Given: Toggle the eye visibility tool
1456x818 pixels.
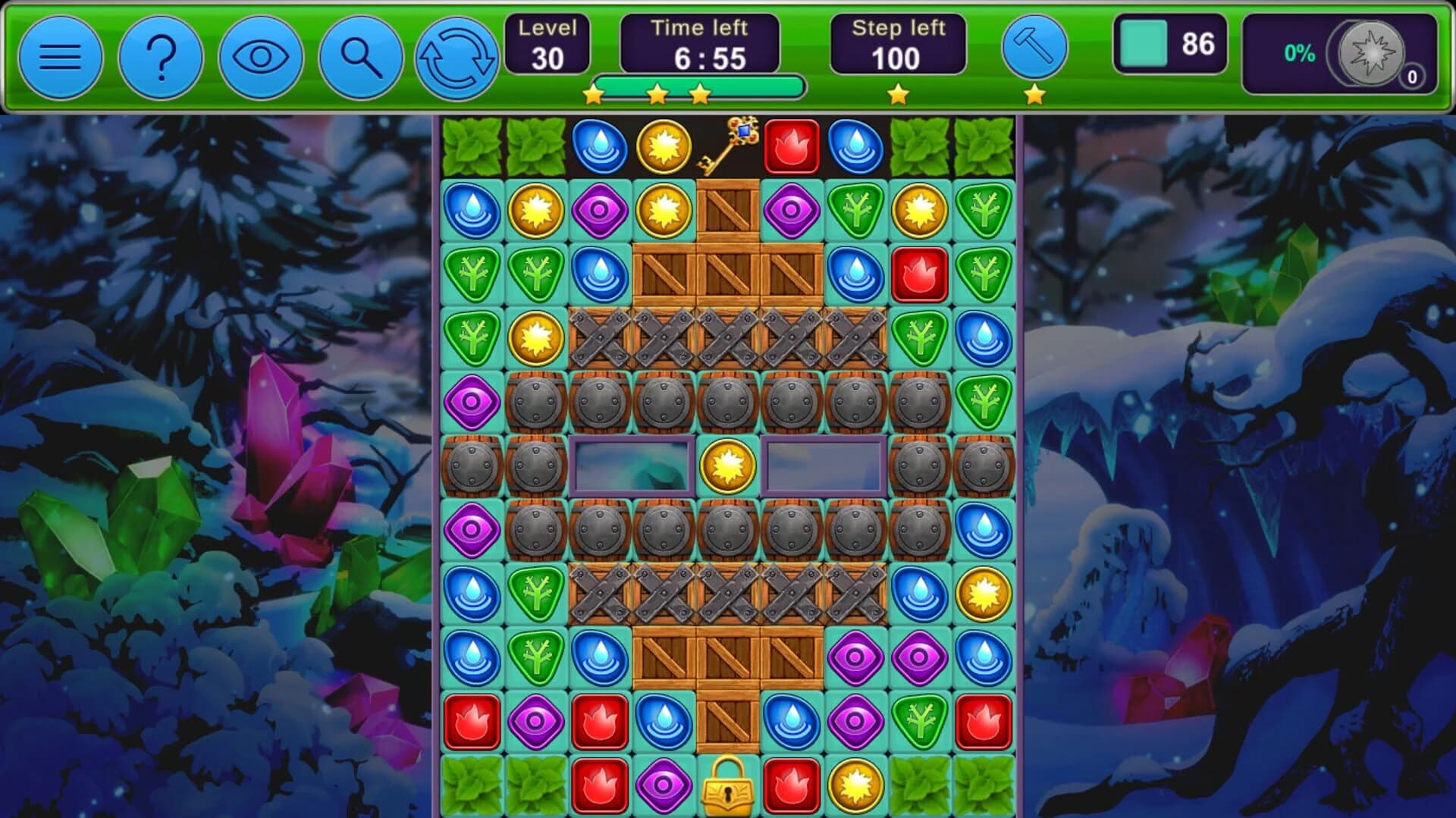Looking at the screenshot, I should click(x=261, y=57).
